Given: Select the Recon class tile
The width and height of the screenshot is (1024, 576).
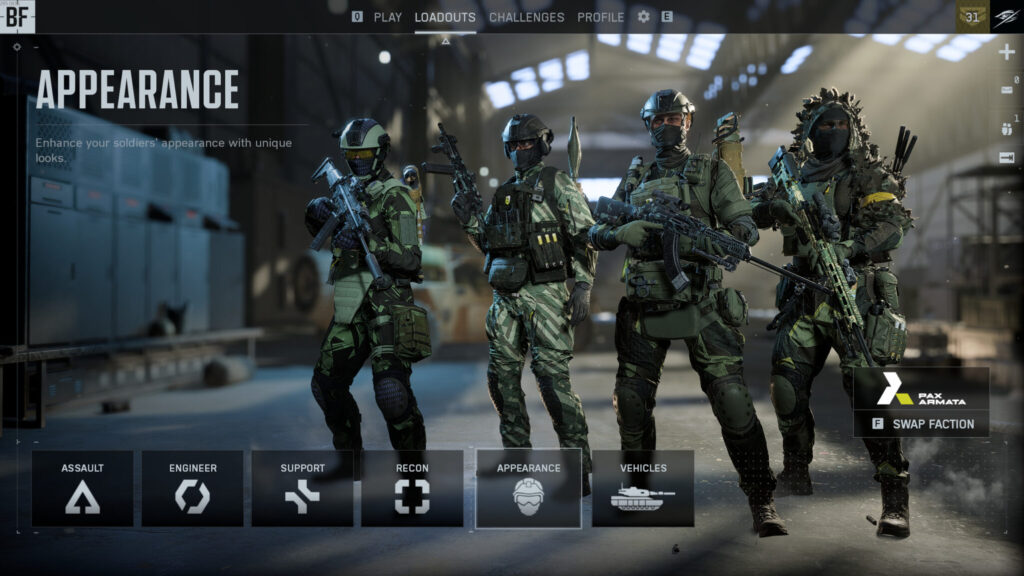Looking at the screenshot, I should point(412,488).
